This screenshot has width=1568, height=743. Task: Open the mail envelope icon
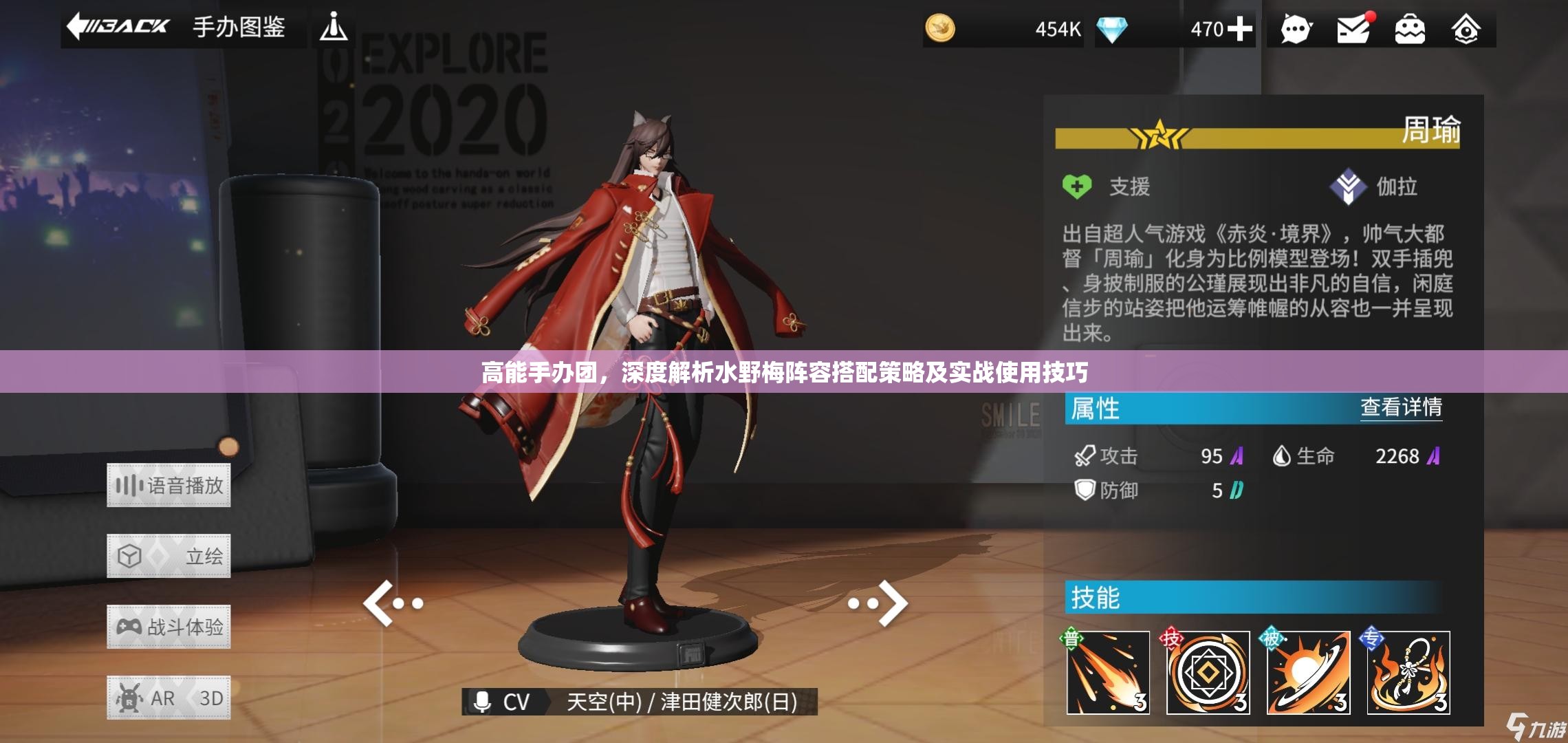[x=1353, y=30]
